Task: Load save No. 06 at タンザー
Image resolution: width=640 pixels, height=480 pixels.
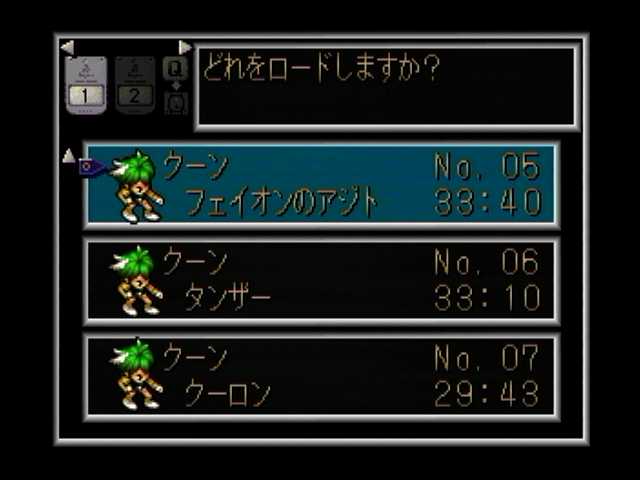Action: [x=321, y=280]
